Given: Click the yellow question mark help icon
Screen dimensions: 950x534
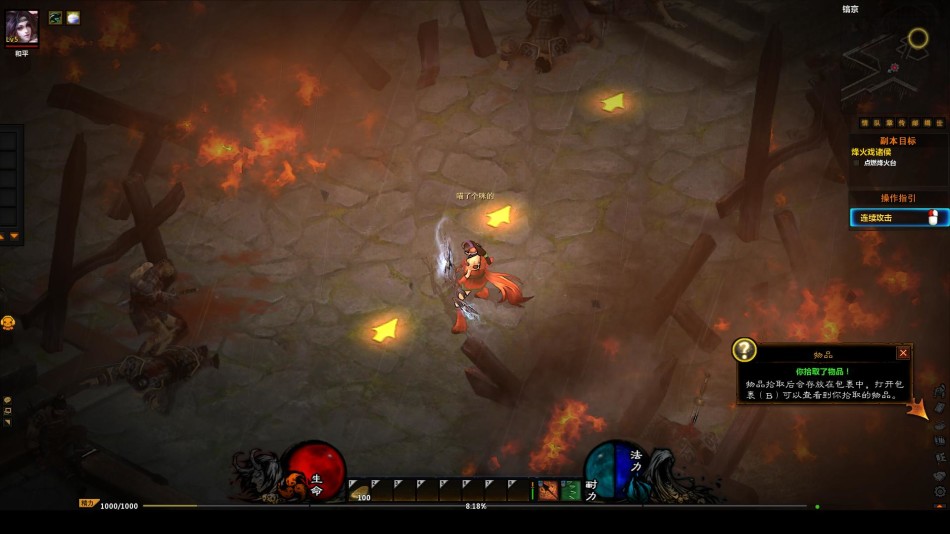Looking at the screenshot, I should [744, 350].
